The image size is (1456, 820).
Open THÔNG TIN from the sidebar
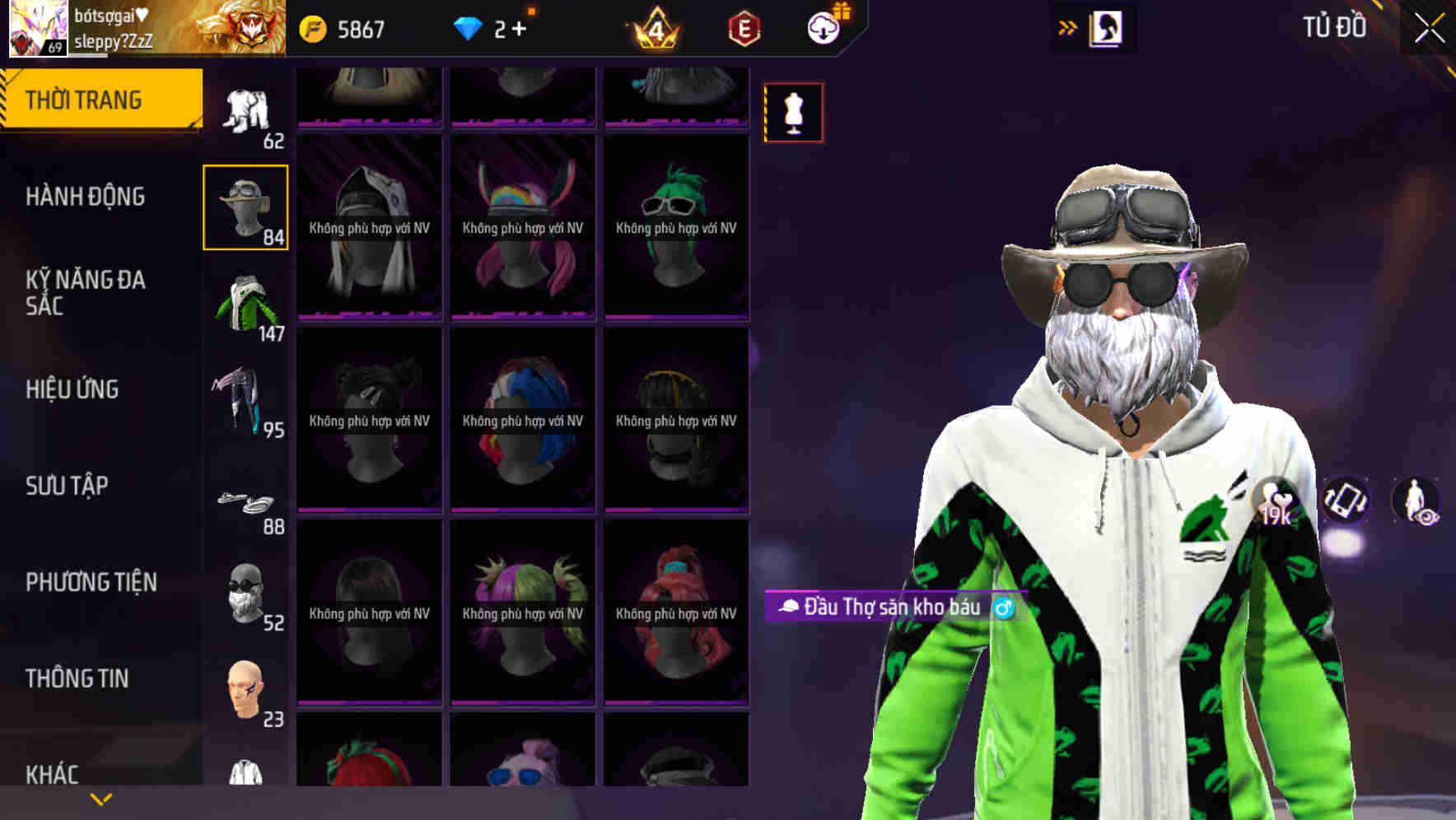point(76,678)
